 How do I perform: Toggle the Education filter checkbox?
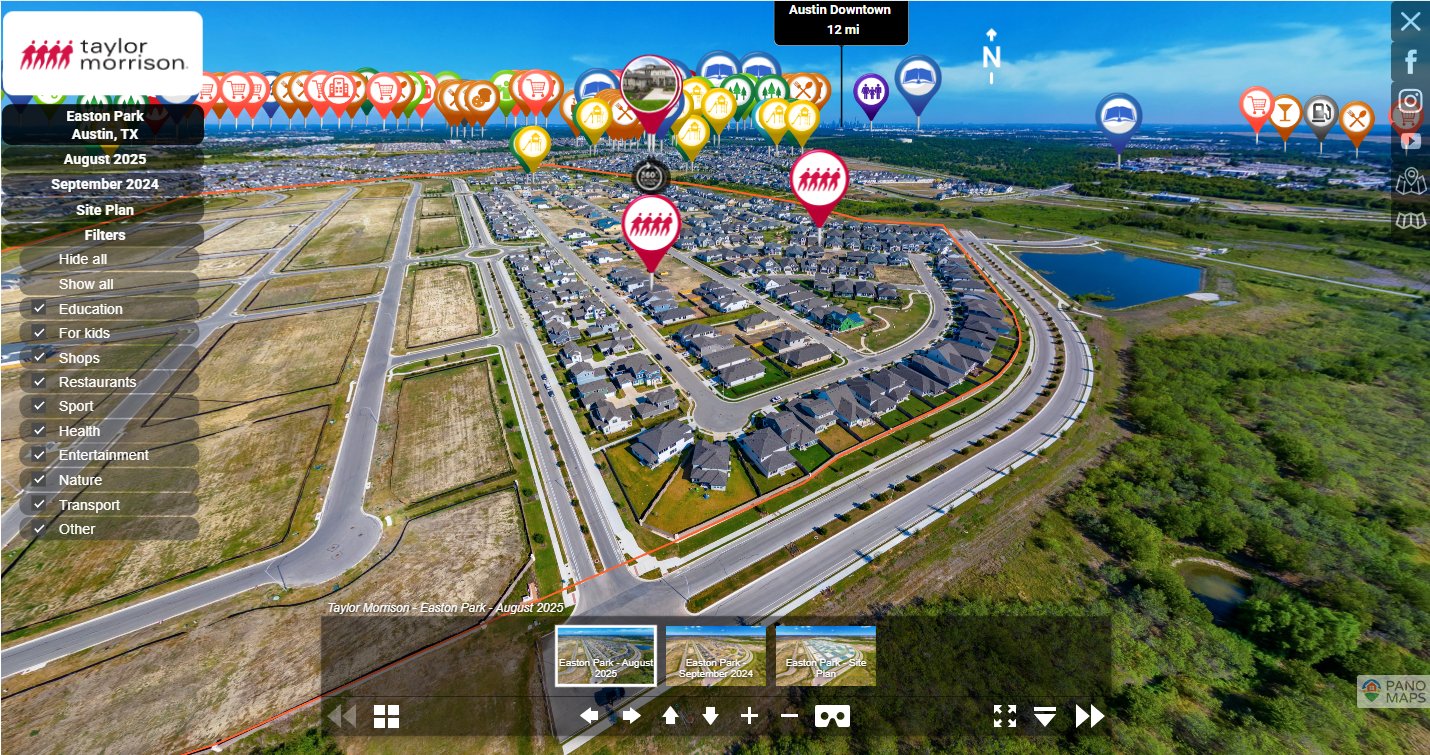[39, 309]
